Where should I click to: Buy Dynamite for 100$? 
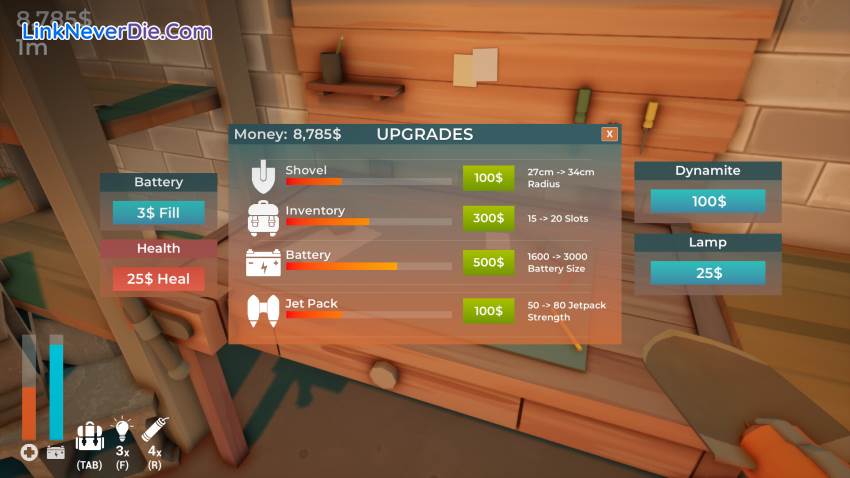[708, 201]
